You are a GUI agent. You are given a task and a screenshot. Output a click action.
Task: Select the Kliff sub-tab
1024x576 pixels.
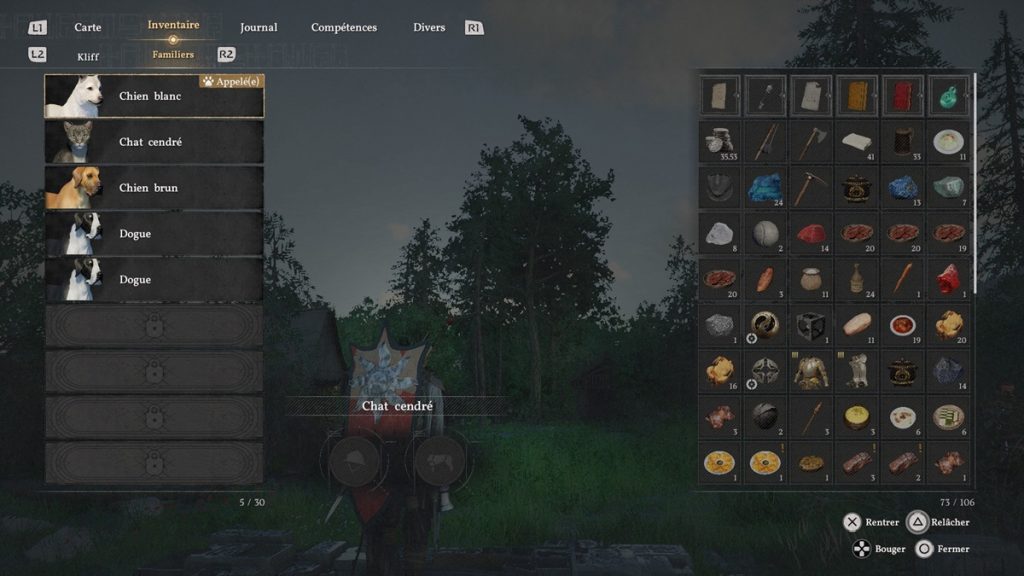(x=88, y=56)
